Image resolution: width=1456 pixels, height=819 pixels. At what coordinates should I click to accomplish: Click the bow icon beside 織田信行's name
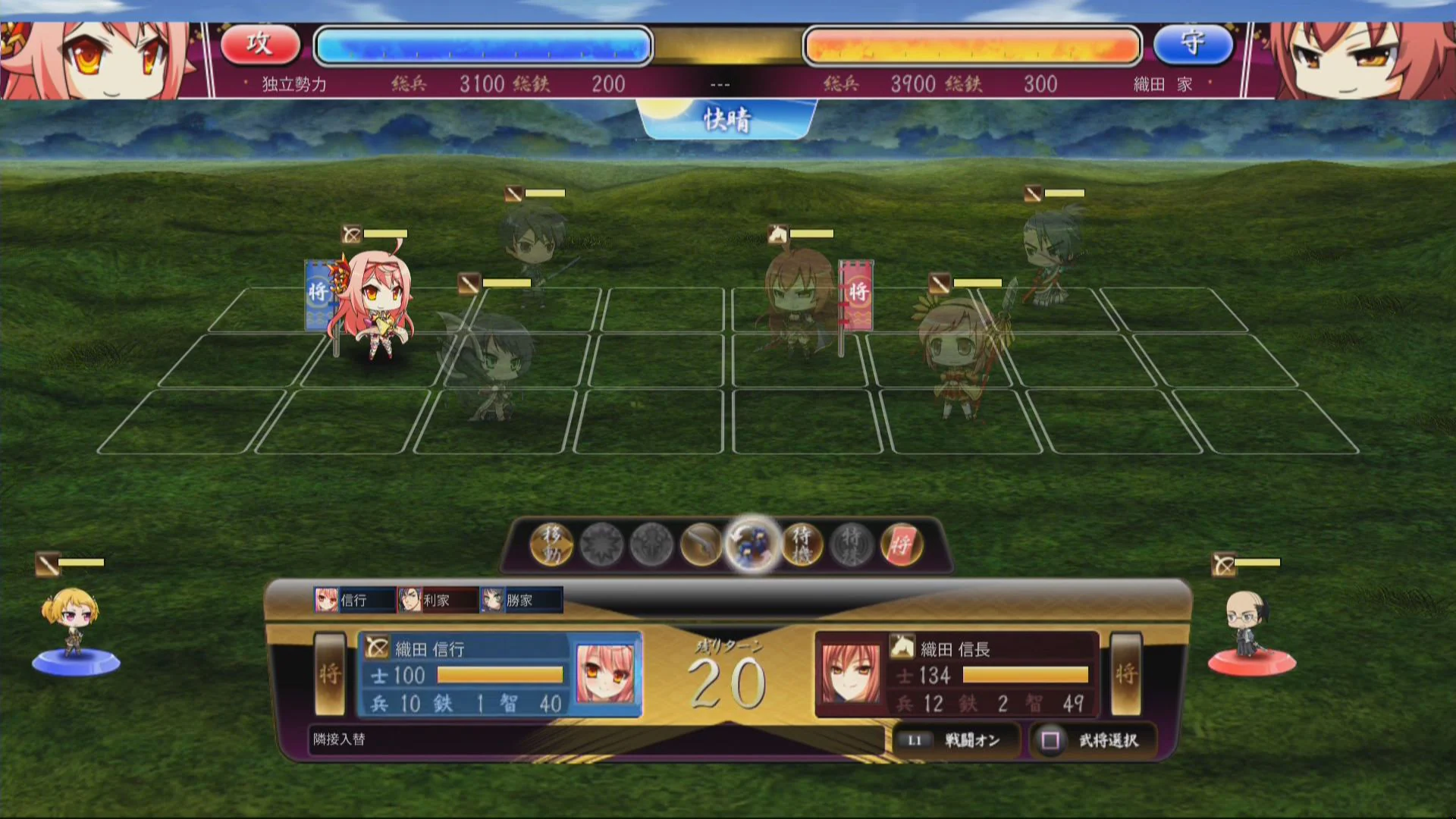click(x=377, y=648)
